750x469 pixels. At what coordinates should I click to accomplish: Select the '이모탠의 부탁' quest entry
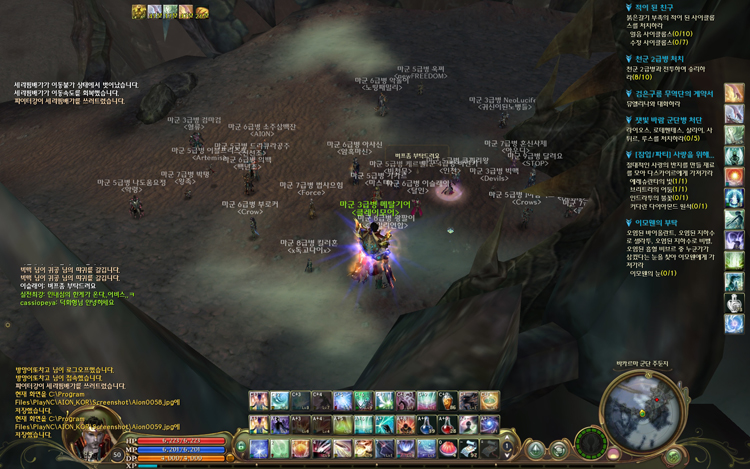(662, 222)
